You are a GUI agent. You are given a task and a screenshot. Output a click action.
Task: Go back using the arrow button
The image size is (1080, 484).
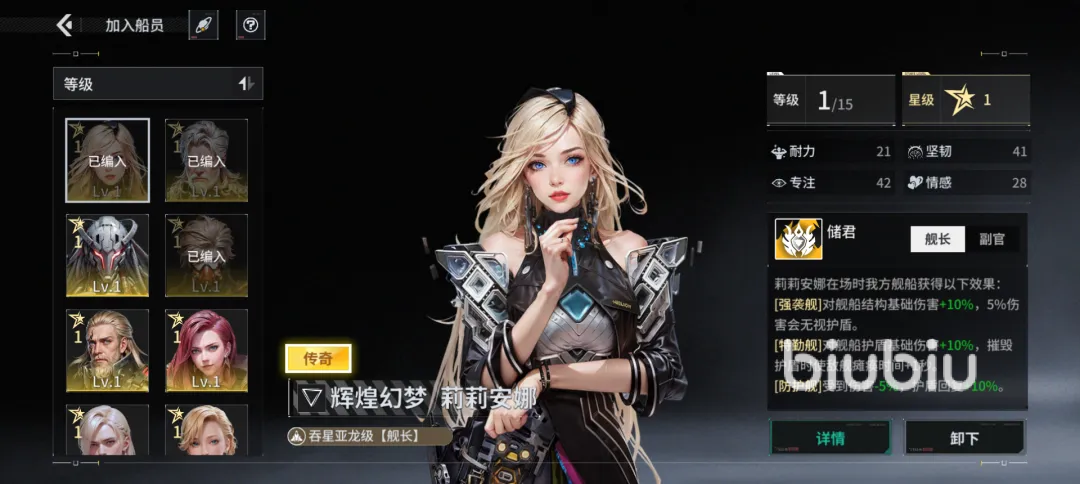pos(65,25)
